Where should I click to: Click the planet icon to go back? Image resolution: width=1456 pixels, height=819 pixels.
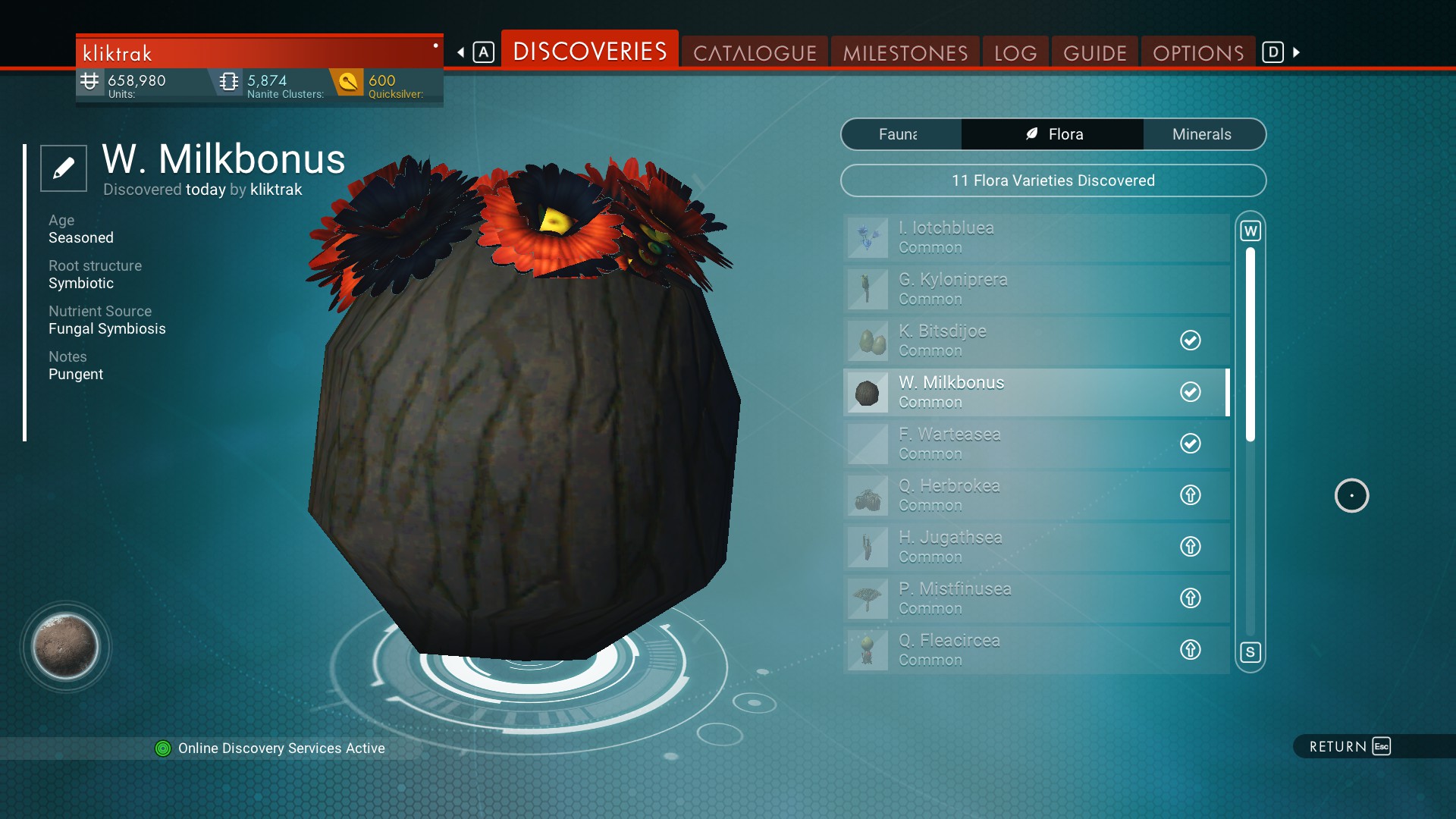tap(65, 647)
